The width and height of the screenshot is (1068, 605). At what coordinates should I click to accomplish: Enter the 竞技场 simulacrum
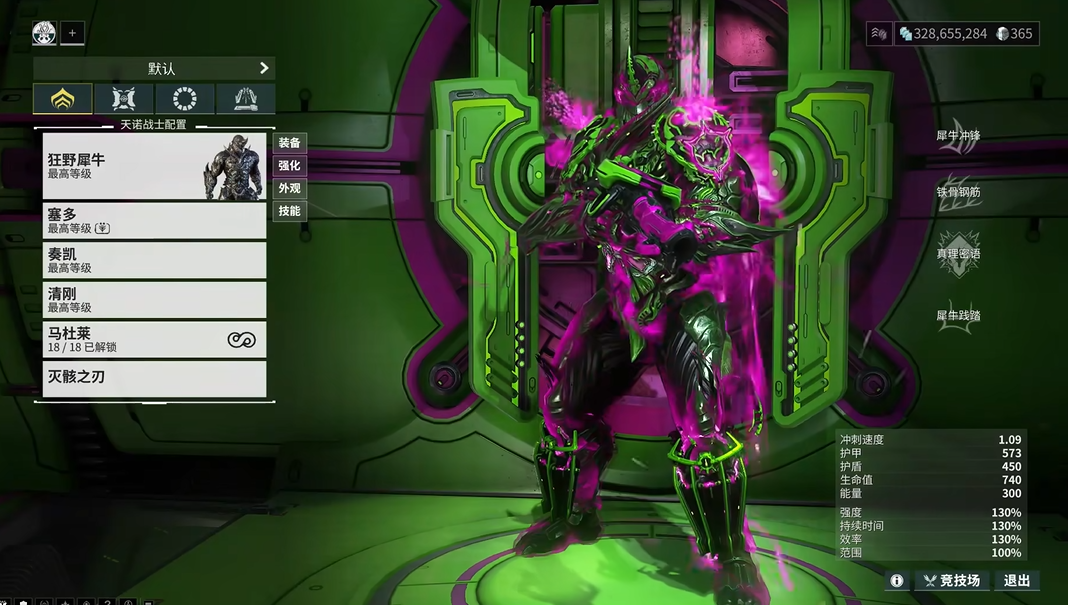pyautogui.click(x=951, y=580)
